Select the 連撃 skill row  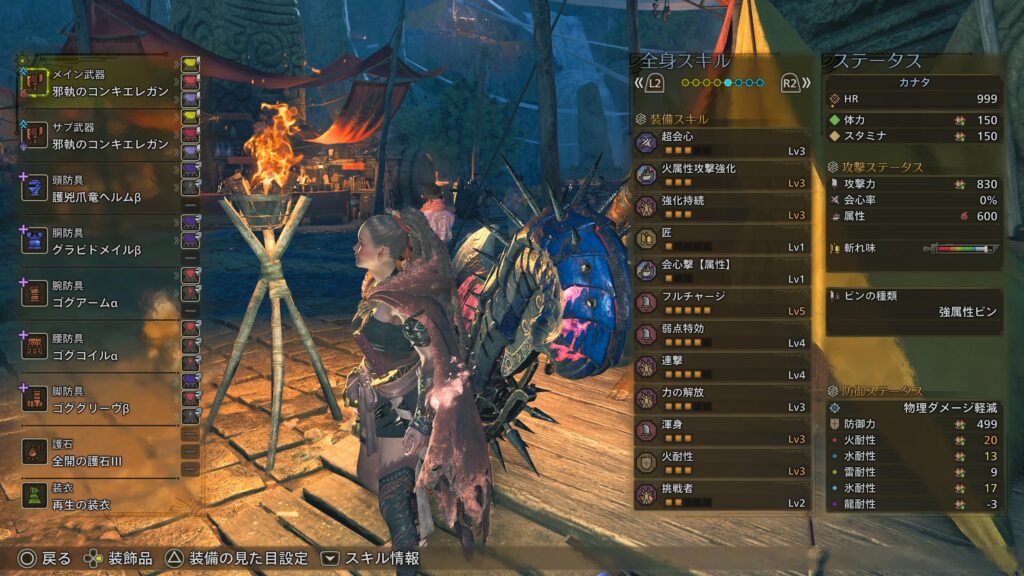click(x=722, y=367)
